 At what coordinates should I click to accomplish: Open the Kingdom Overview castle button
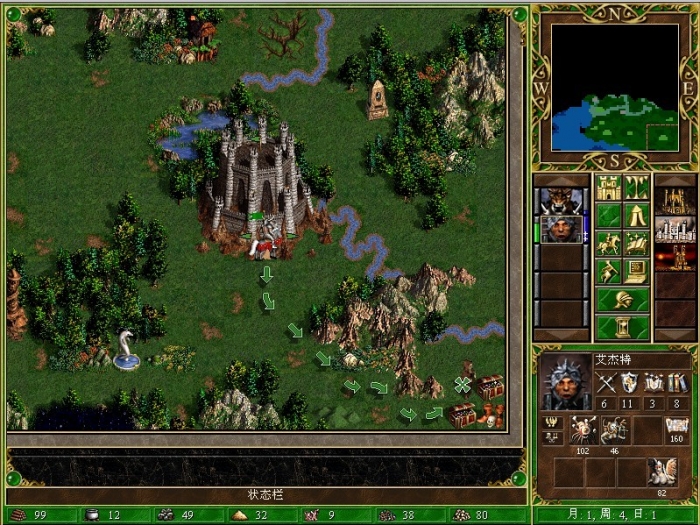608,187
